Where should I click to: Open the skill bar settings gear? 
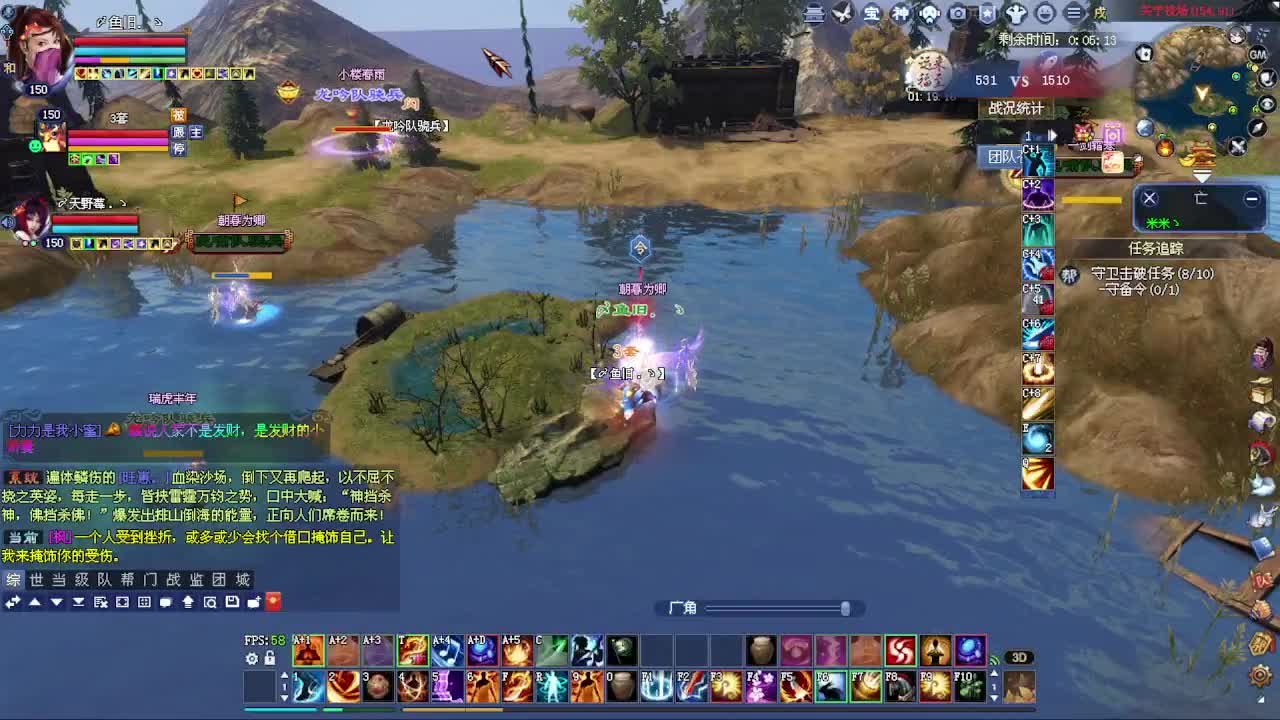(252, 659)
